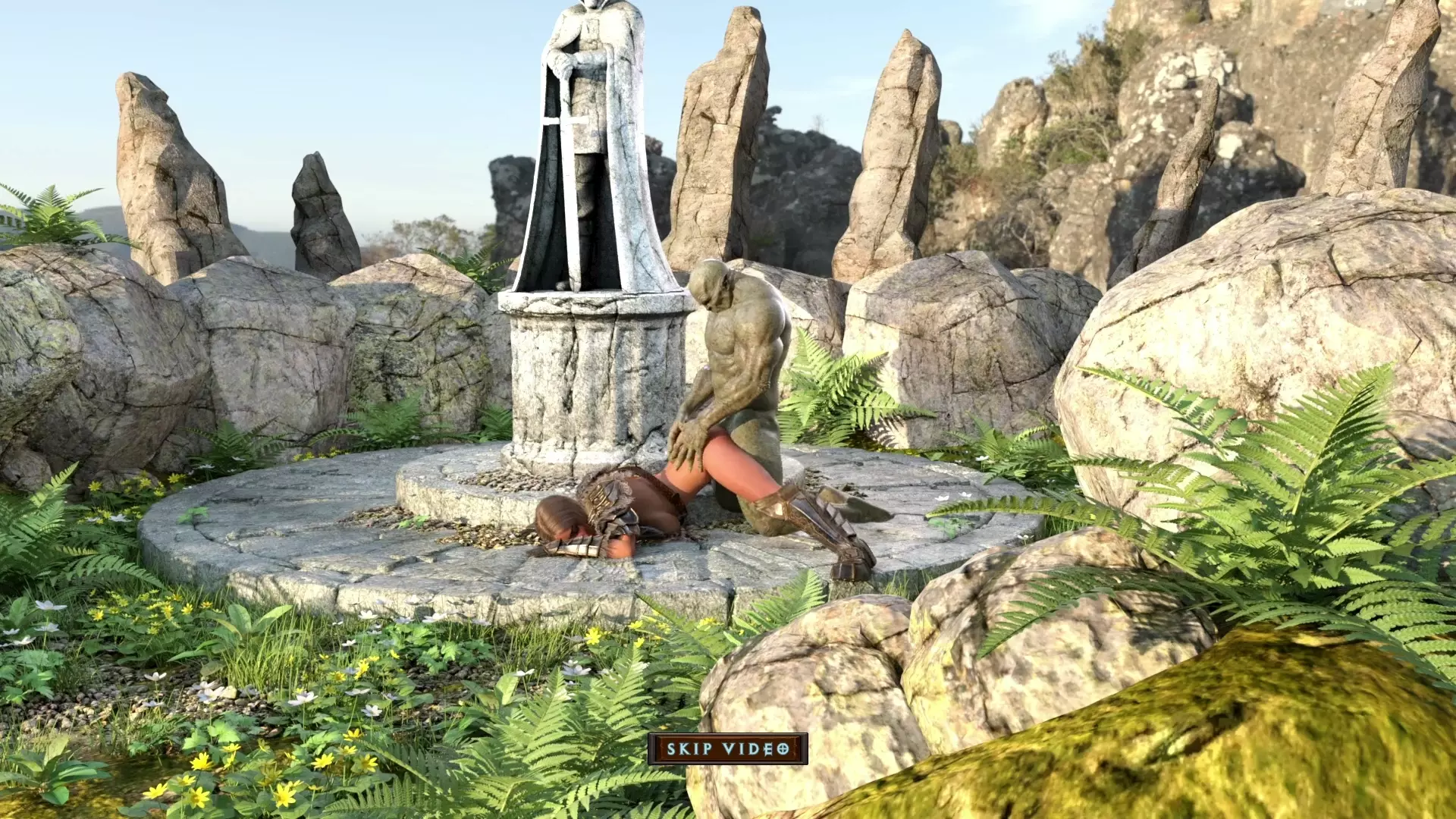1456x819 pixels.
Task: Click the Skip Video button
Action: 727,749
